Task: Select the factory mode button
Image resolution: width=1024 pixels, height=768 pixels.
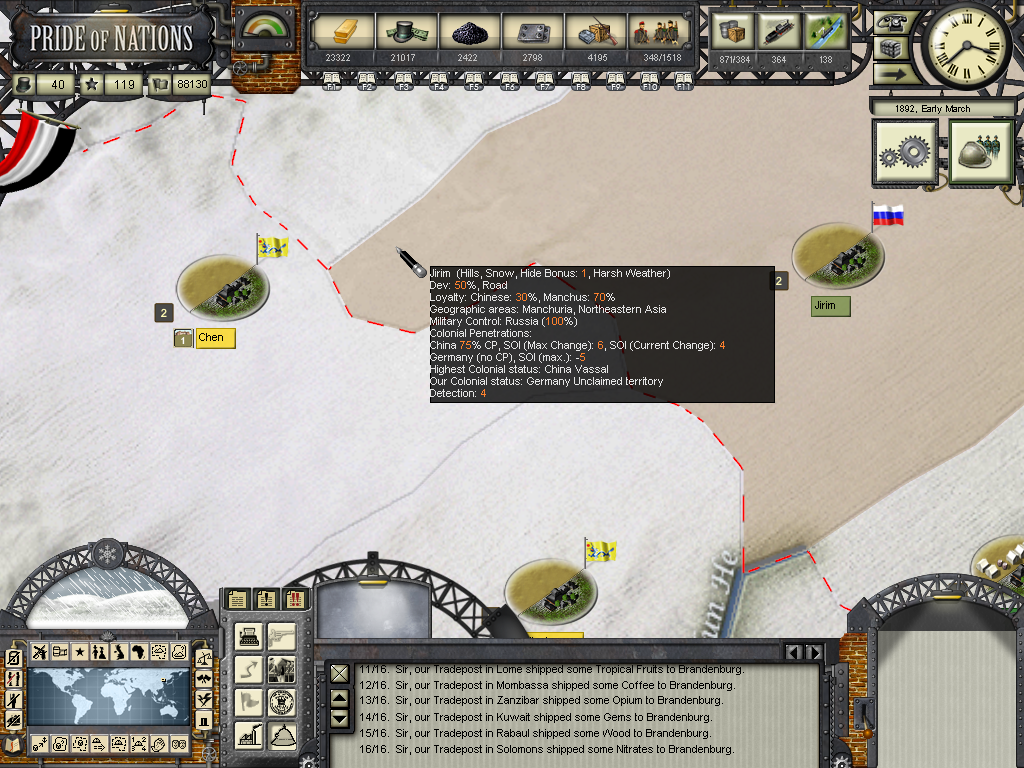Action: click(249, 735)
